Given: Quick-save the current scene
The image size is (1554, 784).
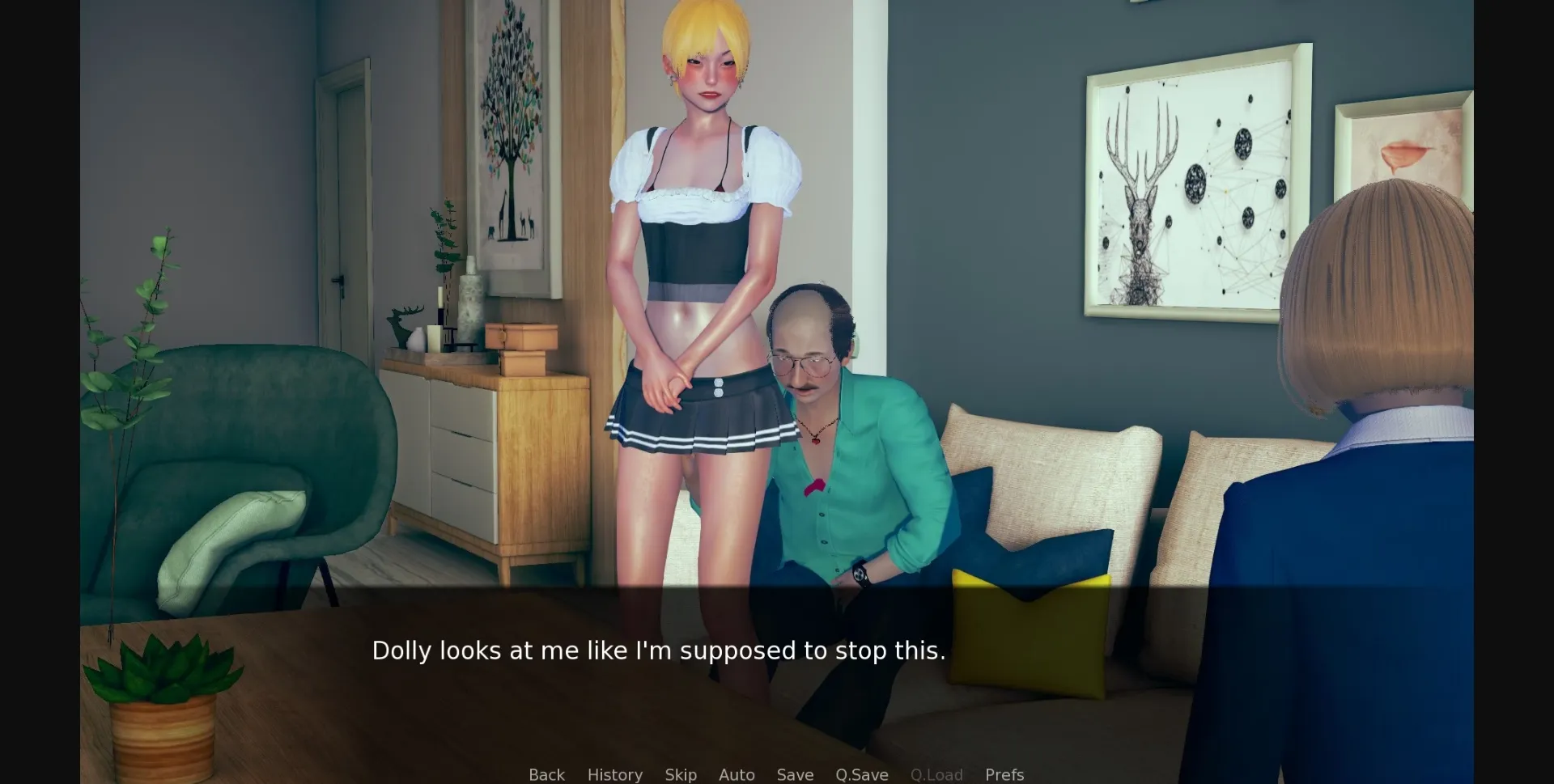Looking at the screenshot, I should click(861, 774).
